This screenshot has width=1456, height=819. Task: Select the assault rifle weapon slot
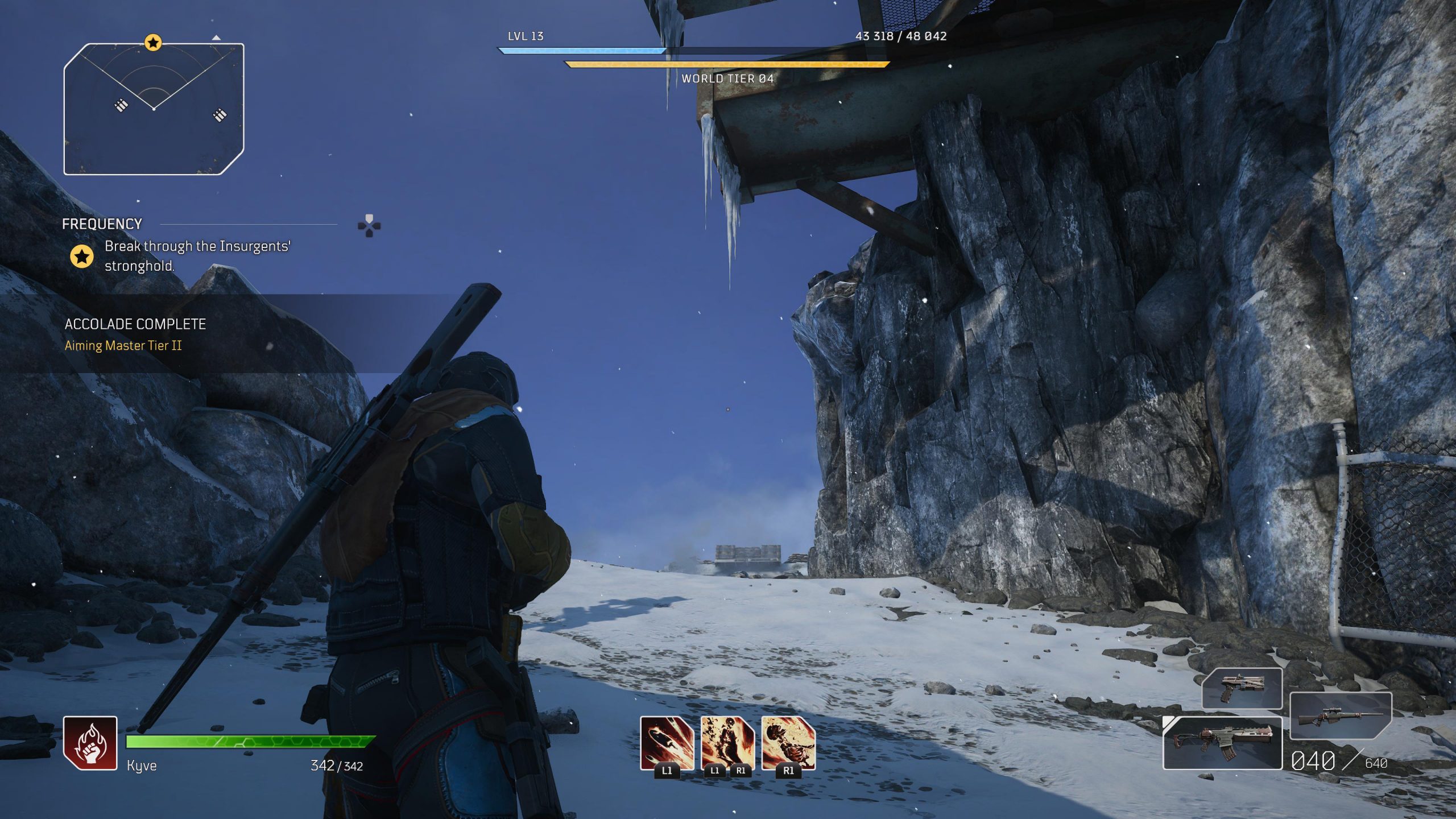pyautogui.click(x=1222, y=743)
